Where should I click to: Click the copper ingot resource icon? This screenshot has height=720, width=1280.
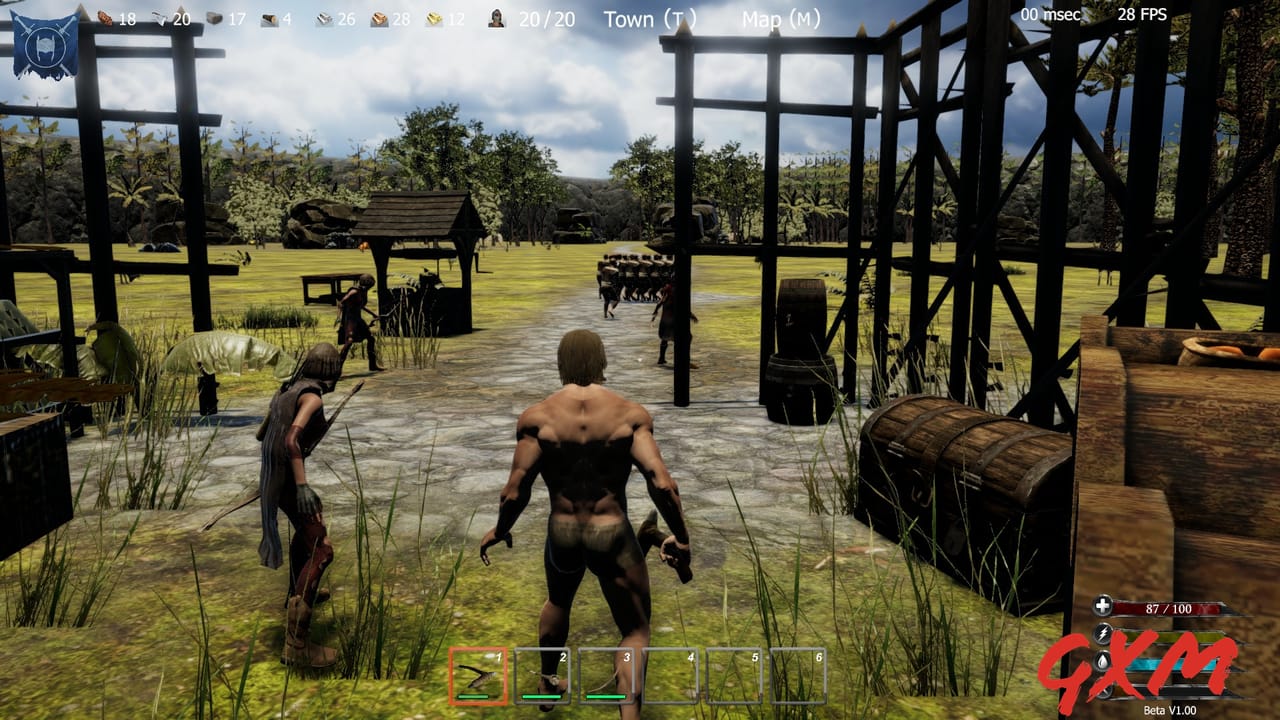pyautogui.click(x=378, y=19)
